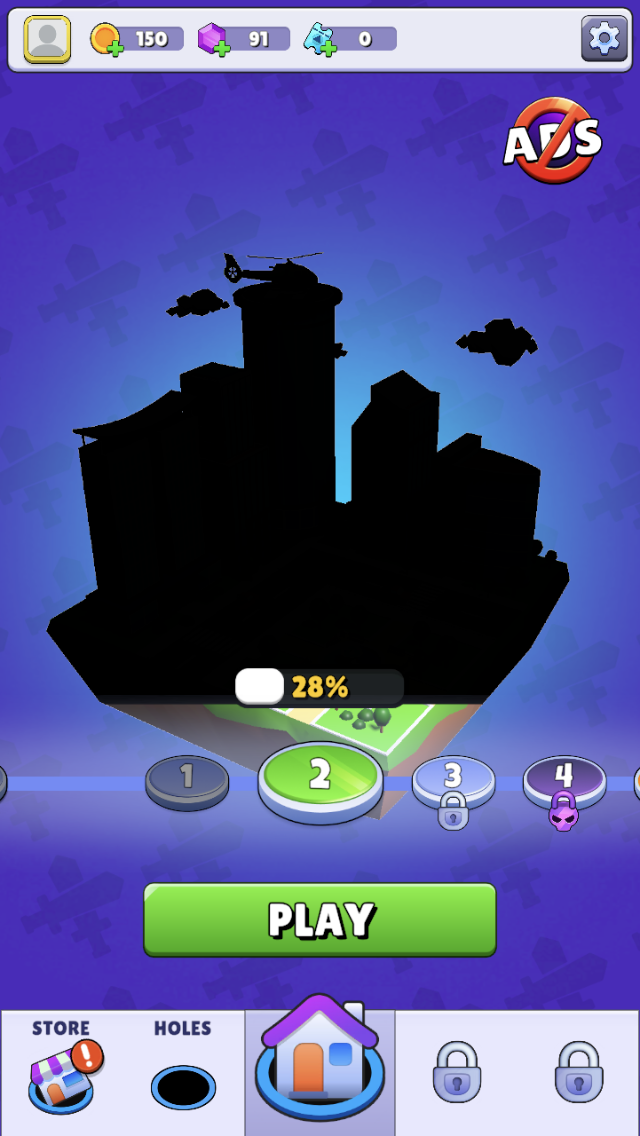Choose the green level 2 node
The height and width of the screenshot is (1136, 640).
coord(320,776)
